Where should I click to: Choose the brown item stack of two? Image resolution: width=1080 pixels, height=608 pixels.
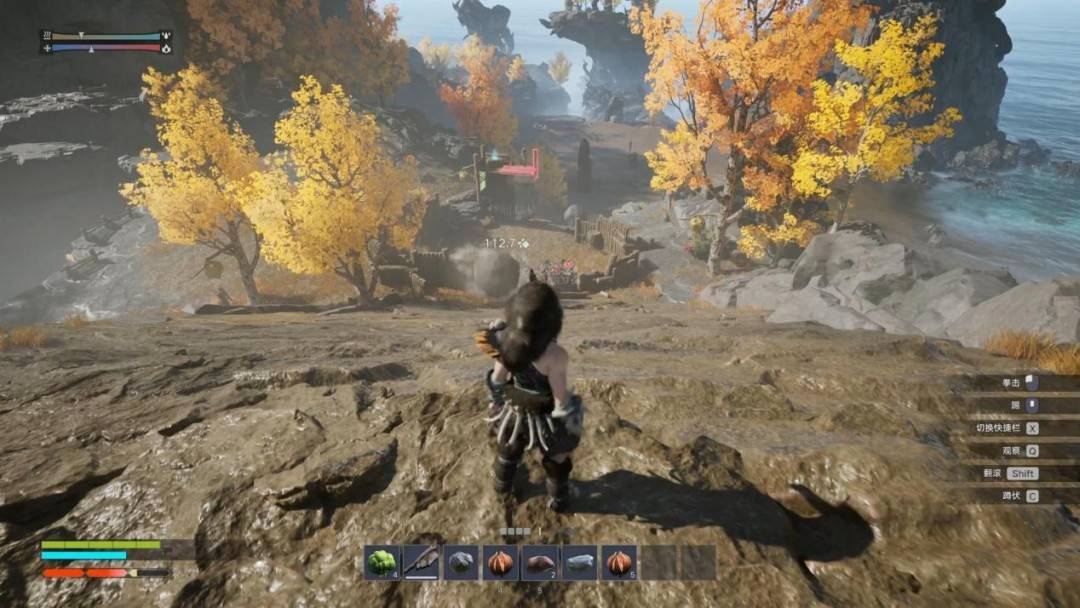(x=540, y=563)
